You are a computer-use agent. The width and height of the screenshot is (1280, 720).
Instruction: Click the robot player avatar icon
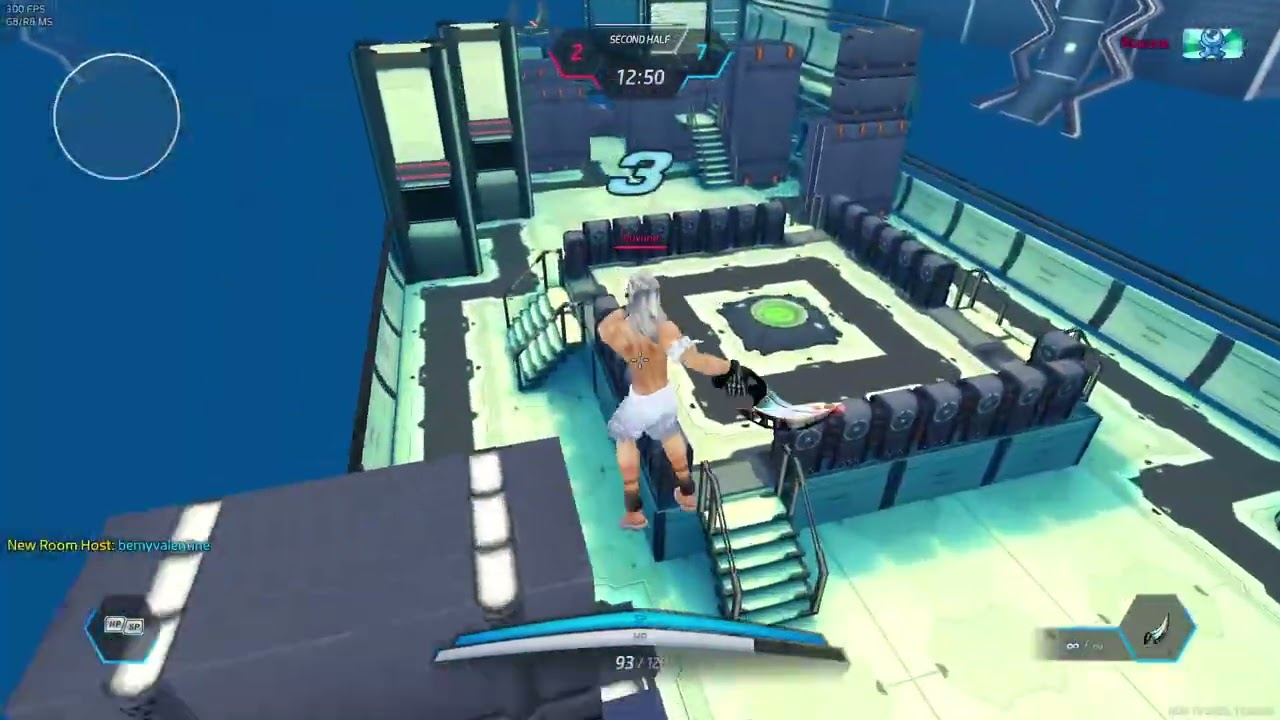click(x=1212, y=44)
